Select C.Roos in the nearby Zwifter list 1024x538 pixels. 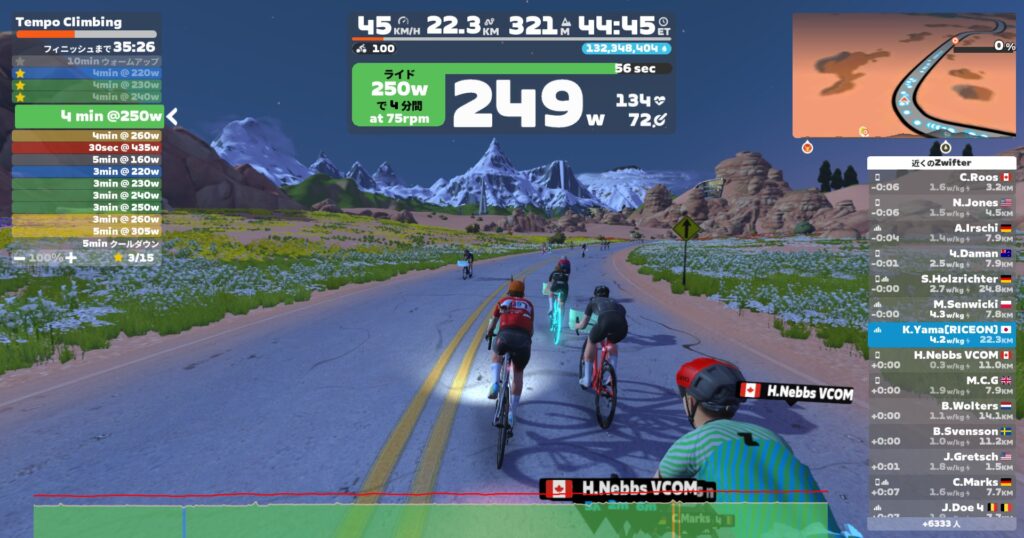pos(942,181)
